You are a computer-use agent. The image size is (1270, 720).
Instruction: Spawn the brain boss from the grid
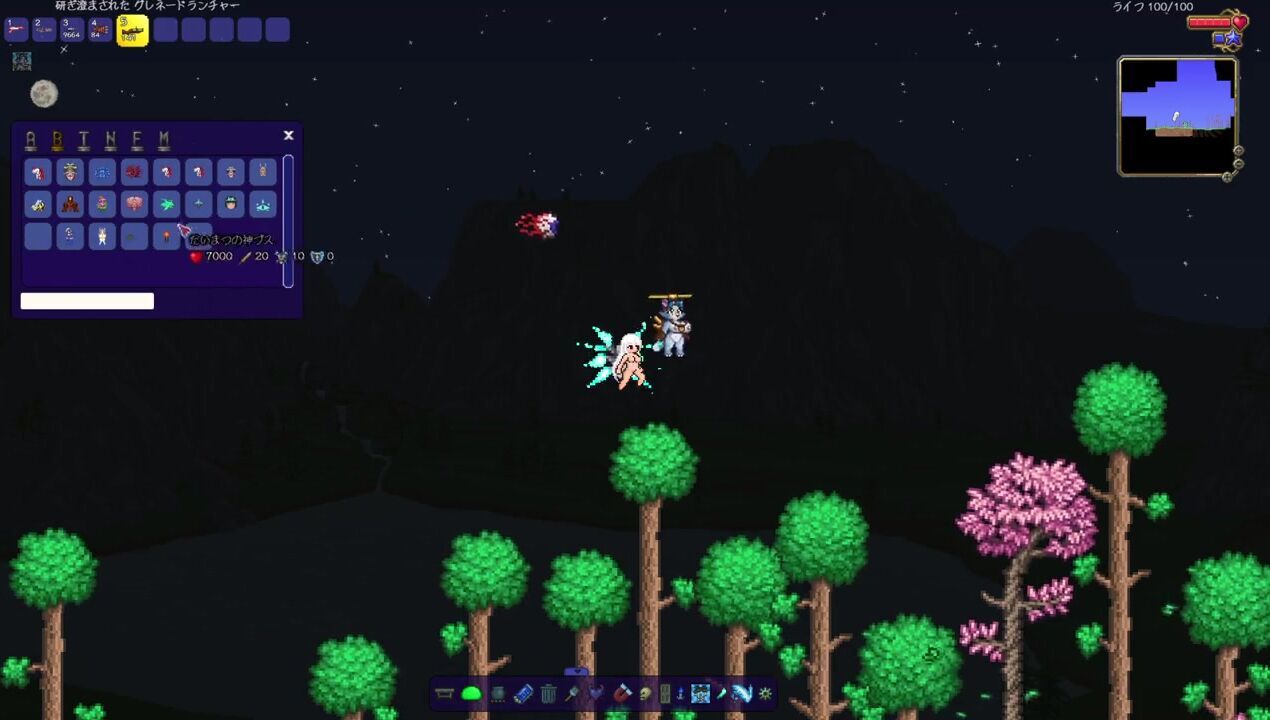[x=134, y=205]
